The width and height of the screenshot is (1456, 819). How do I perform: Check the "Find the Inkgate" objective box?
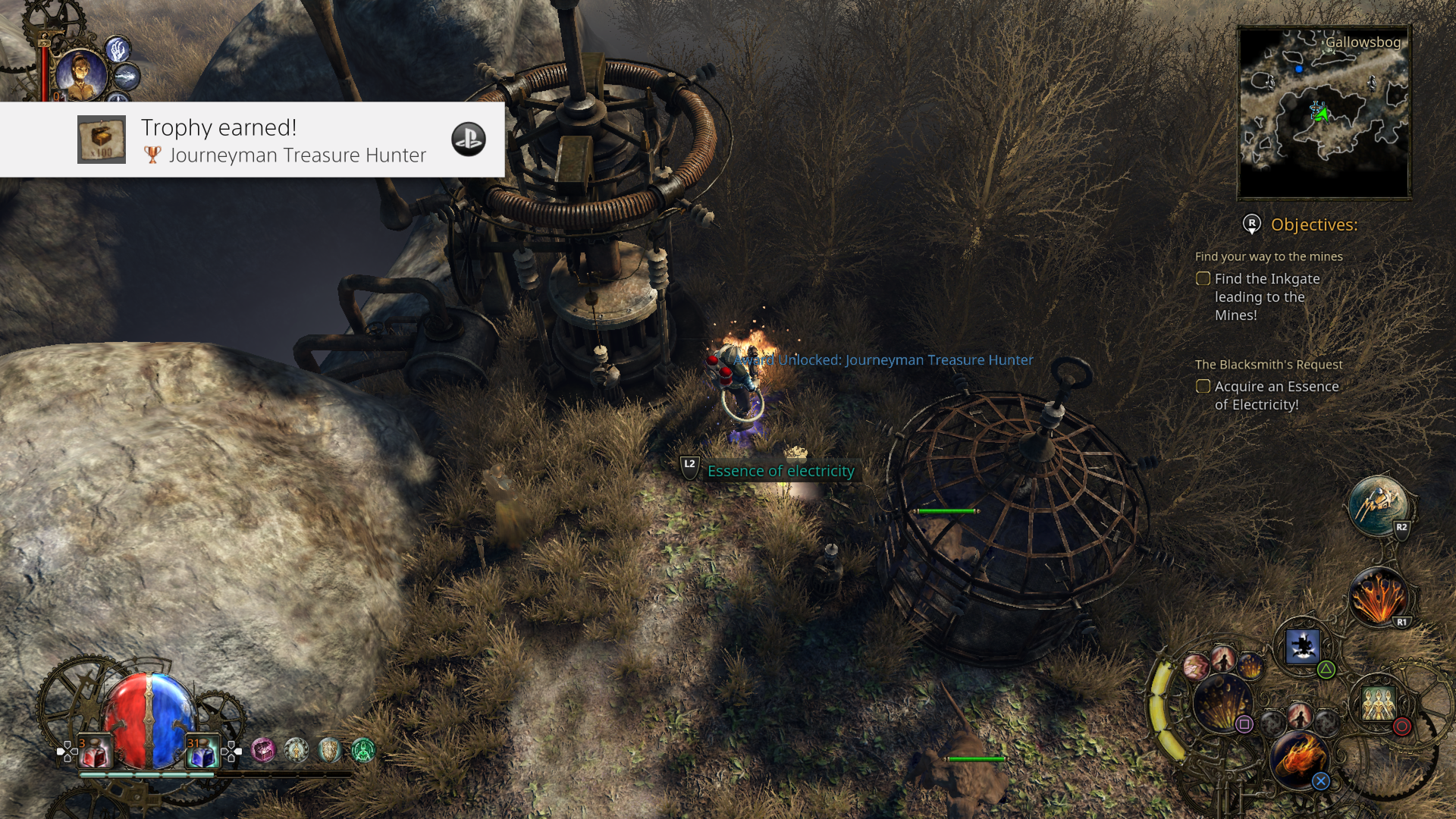[x=1203, y=279]
